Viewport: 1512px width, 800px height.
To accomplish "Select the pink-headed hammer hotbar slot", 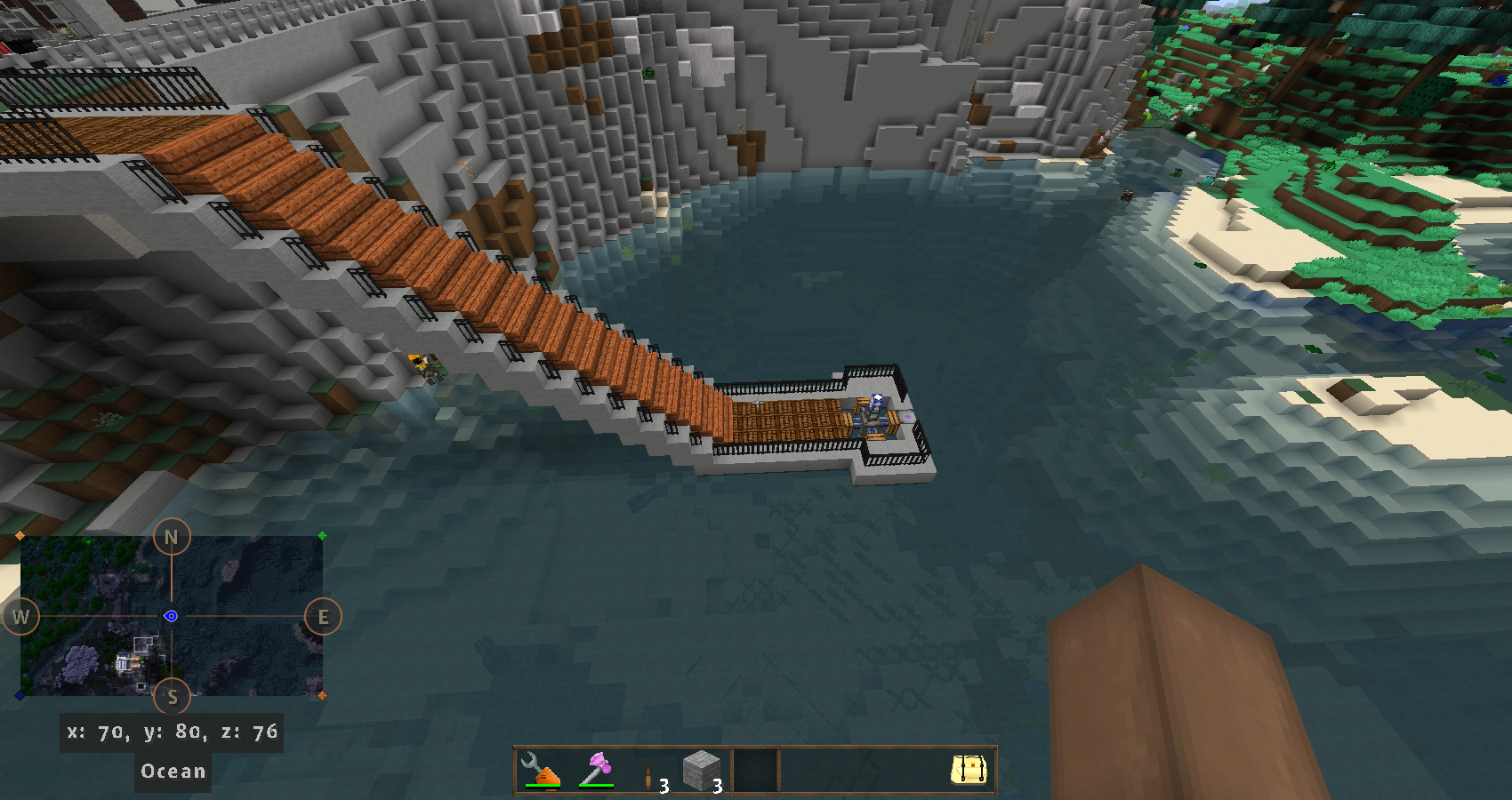I will [x=596, y=770].
